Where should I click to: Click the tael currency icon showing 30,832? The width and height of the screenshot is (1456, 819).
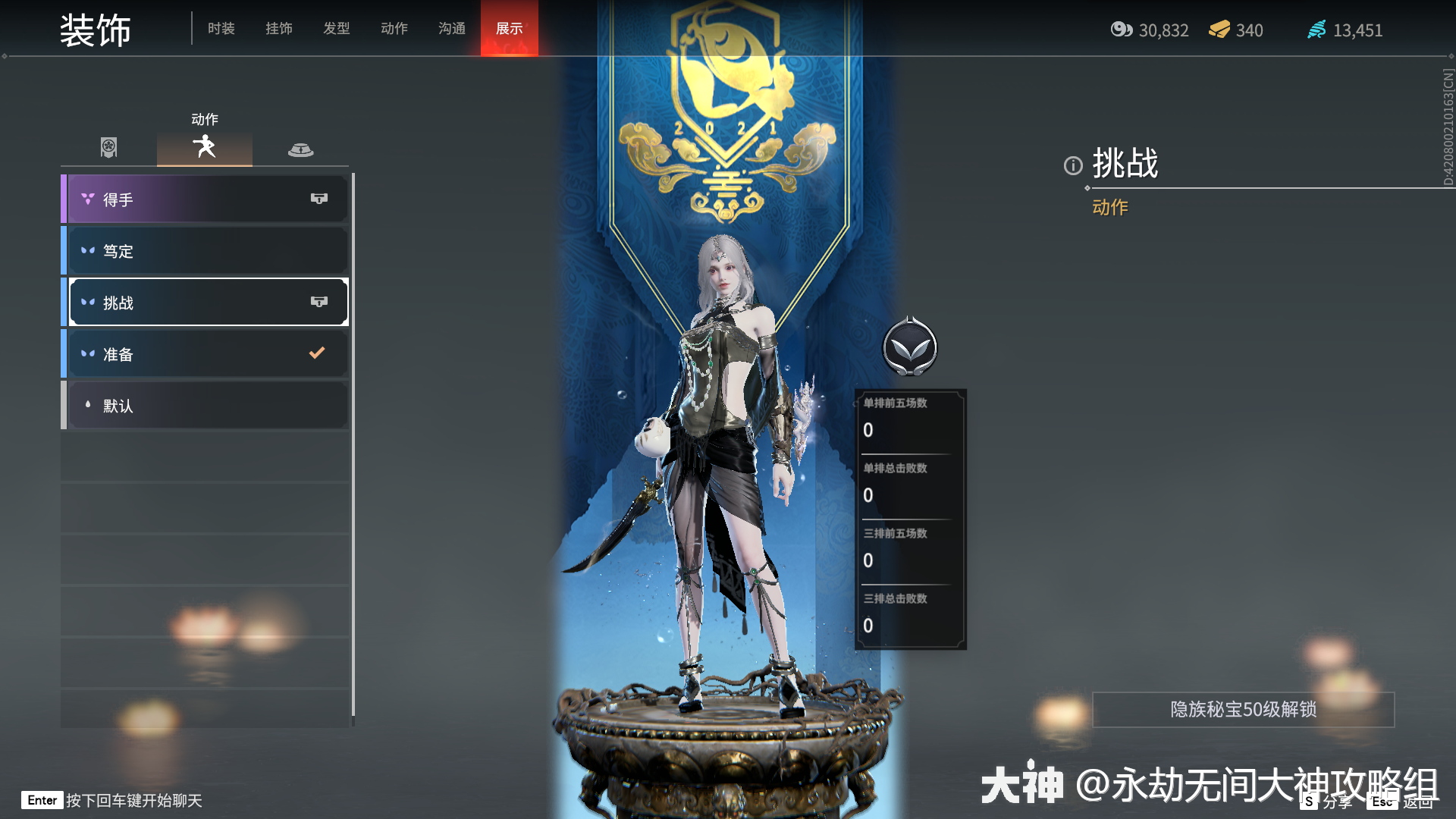(x=1121, y=30)
